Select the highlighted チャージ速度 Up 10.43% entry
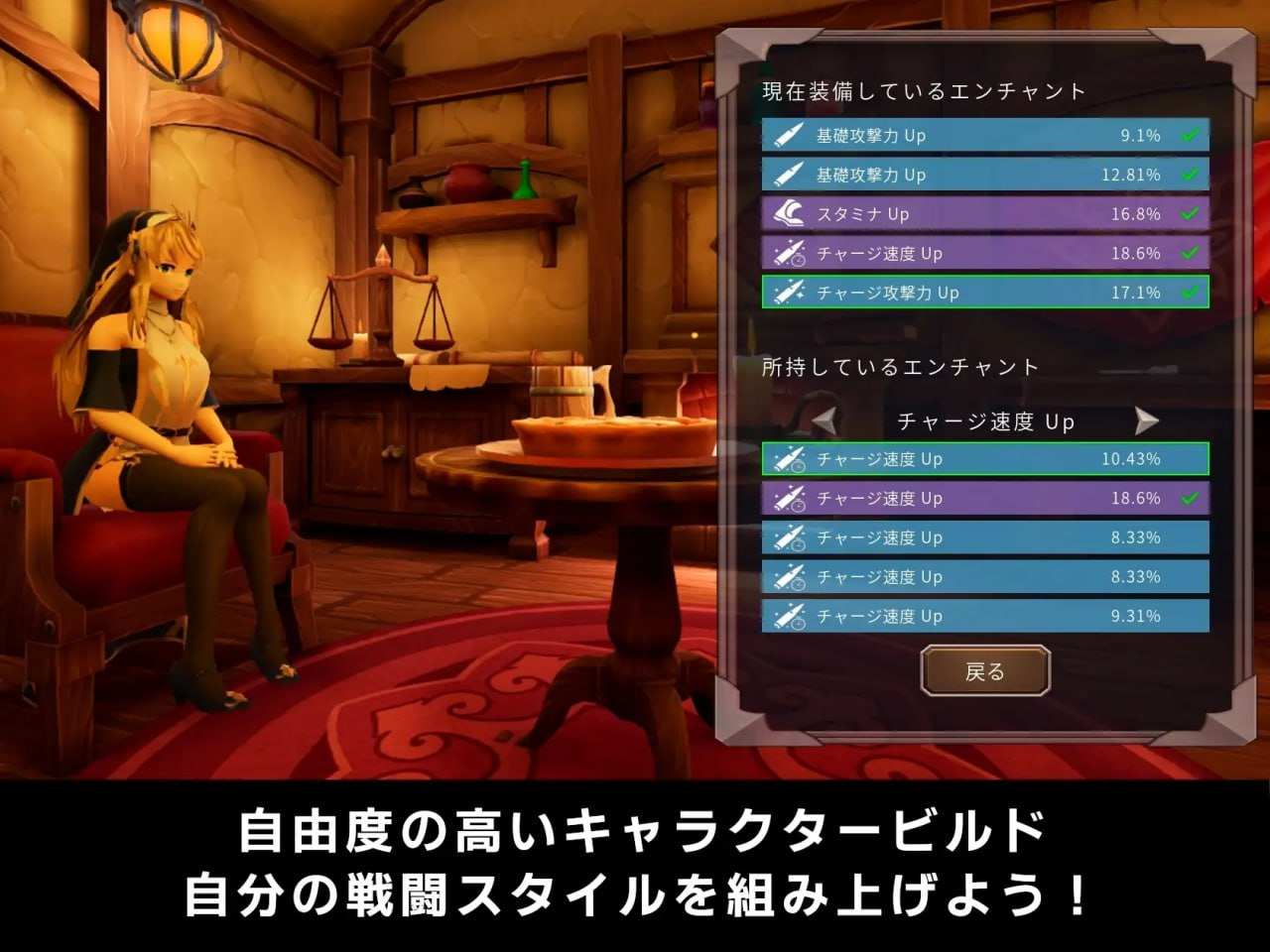Screen dimensions: 1270x952 tap(985, 459)
